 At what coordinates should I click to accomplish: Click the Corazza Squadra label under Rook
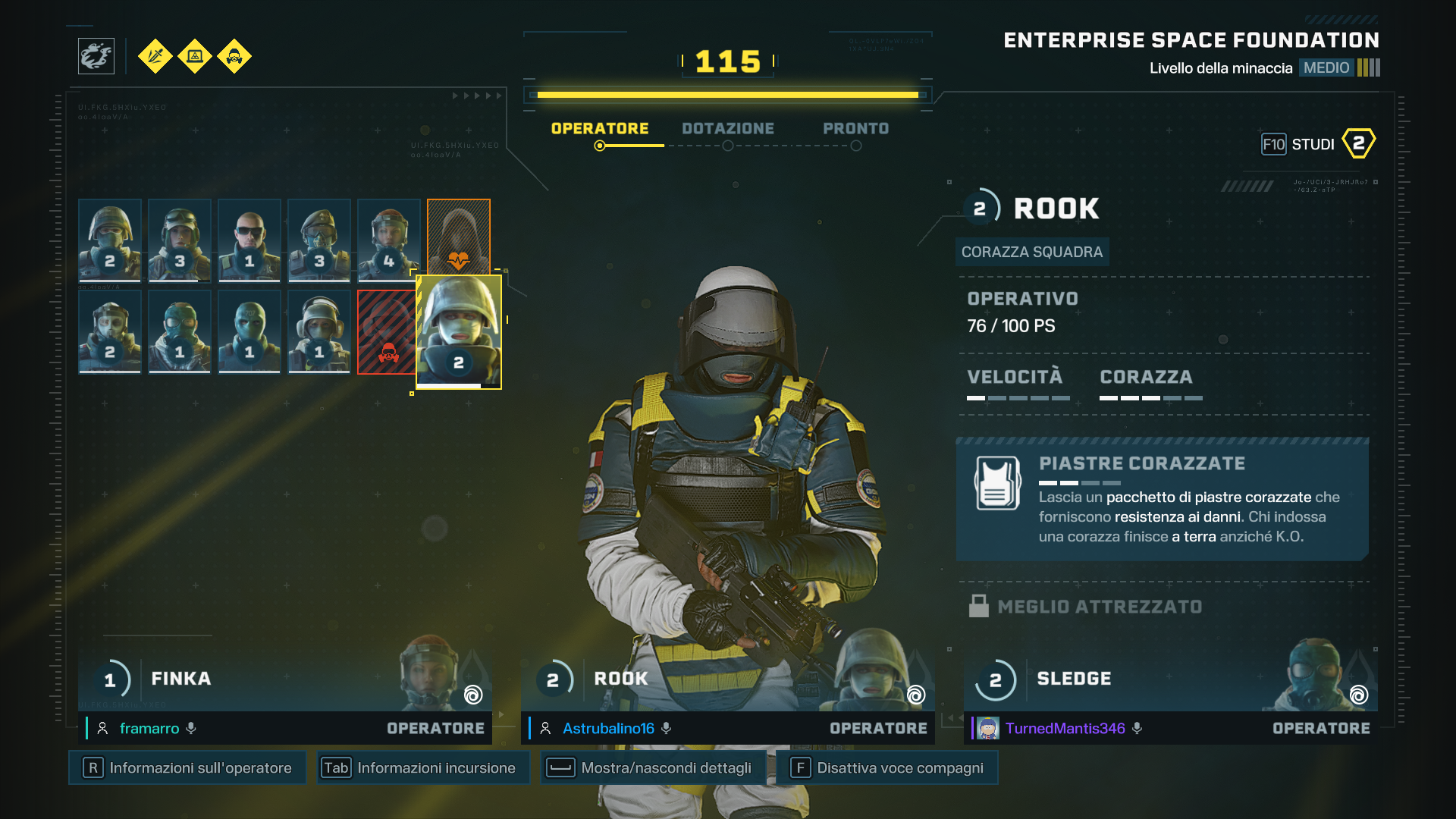pos(1032,252)
